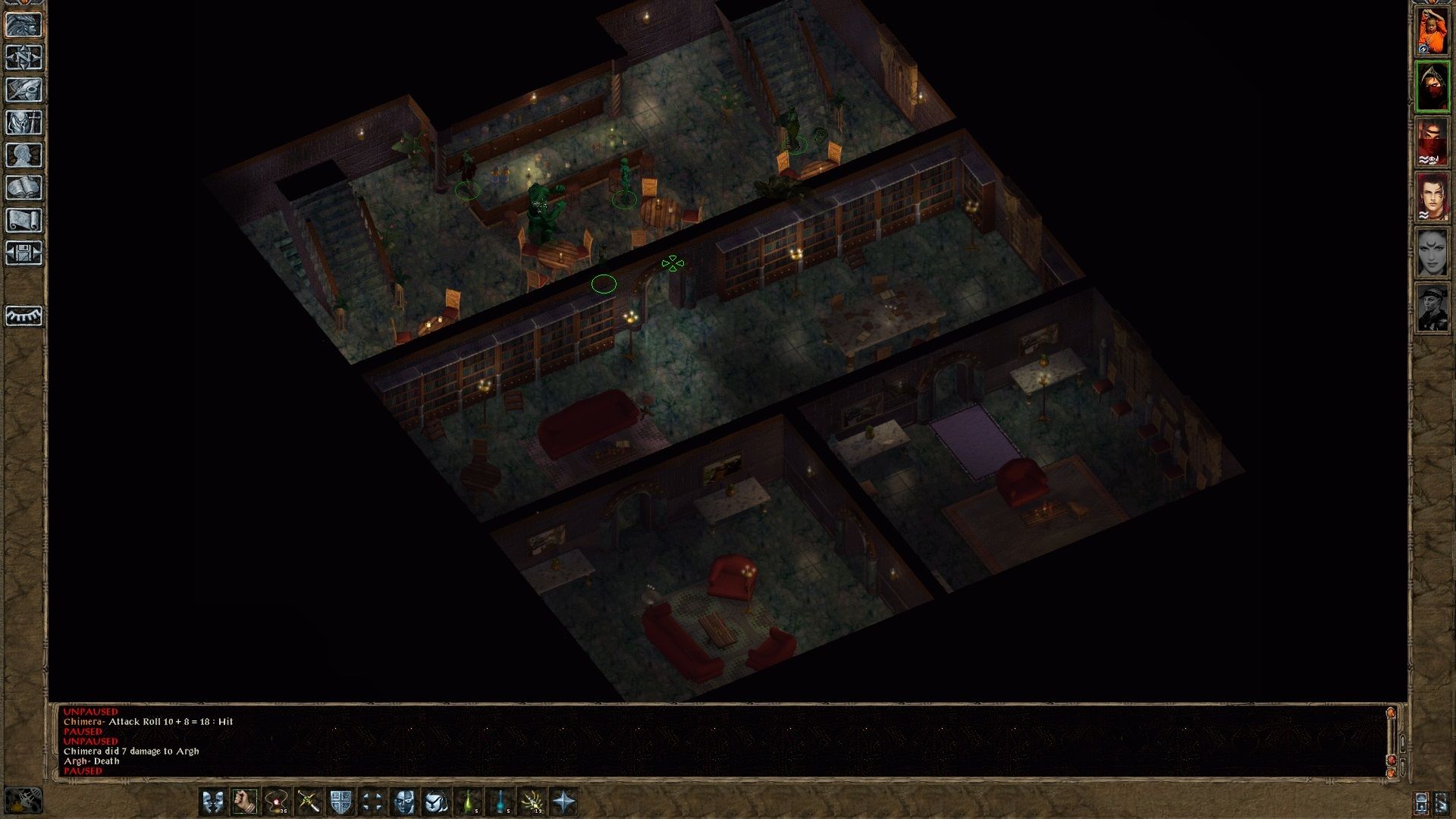Viewport: 1456px width, 819px height.
Task: Click the two-faces talk action button
Action: pyautogui.click(x=213, y=801)
